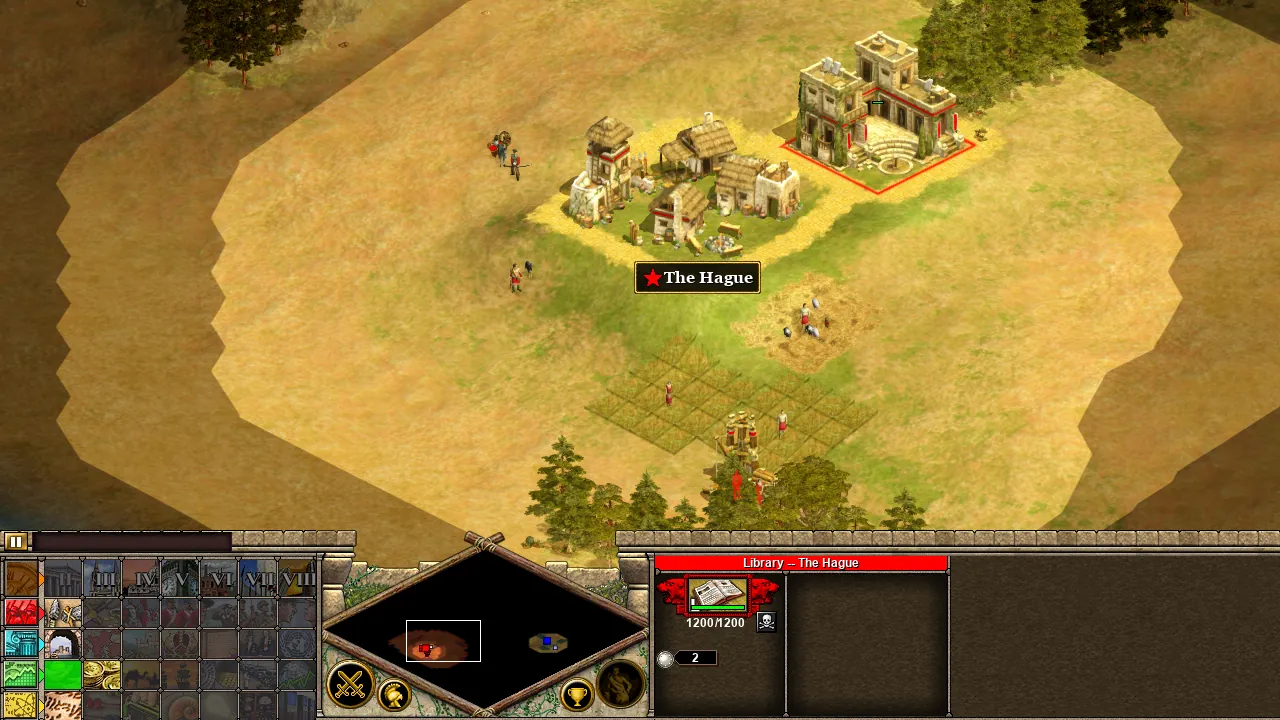Open the gold trophy button

pos(577,694)
